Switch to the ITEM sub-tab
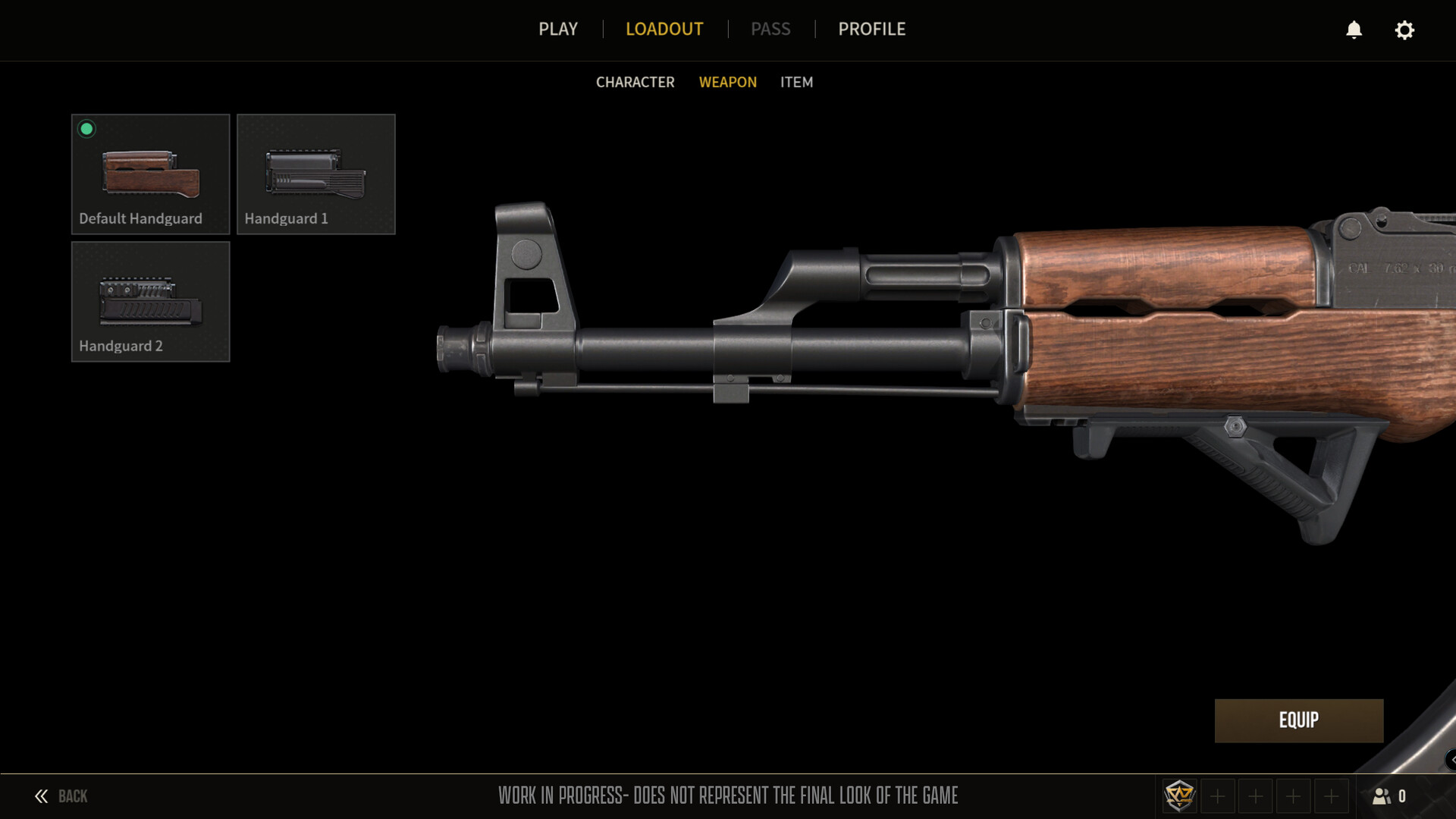This screenshot has height=819, width=1456. pyautogui.click(x=796, y=82)
